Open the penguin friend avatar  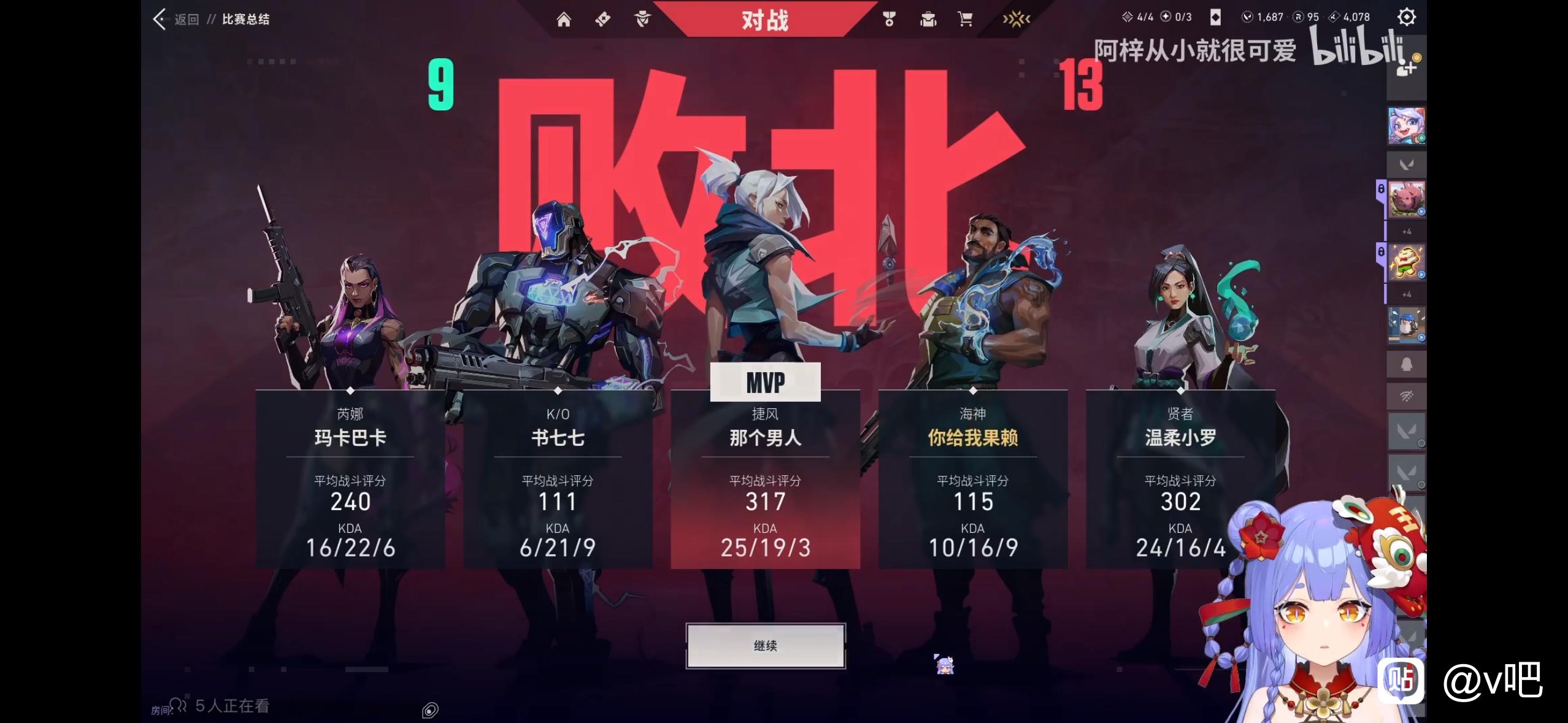click(1405, 324)
